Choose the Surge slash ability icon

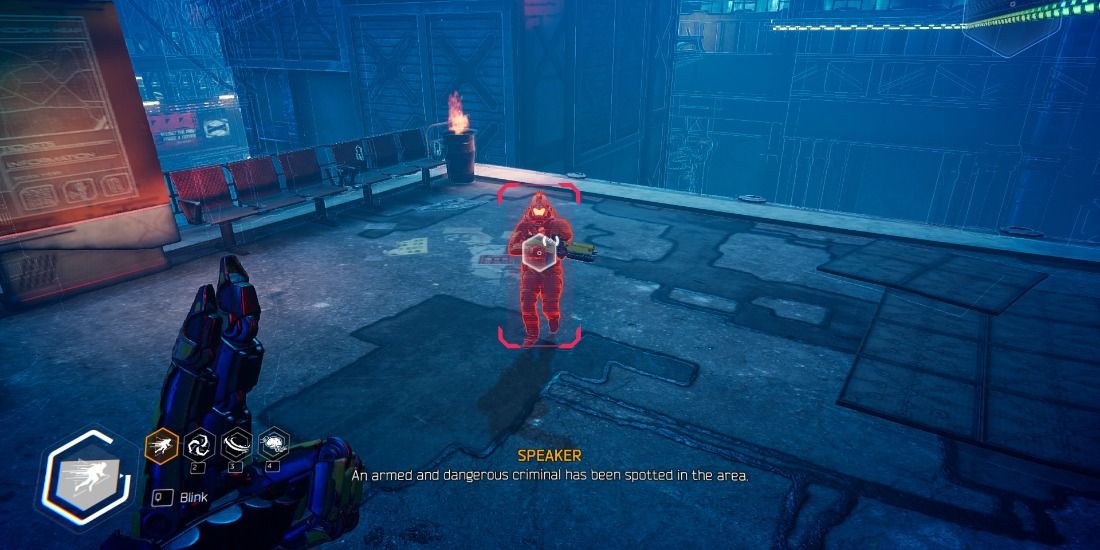[237, 444]
